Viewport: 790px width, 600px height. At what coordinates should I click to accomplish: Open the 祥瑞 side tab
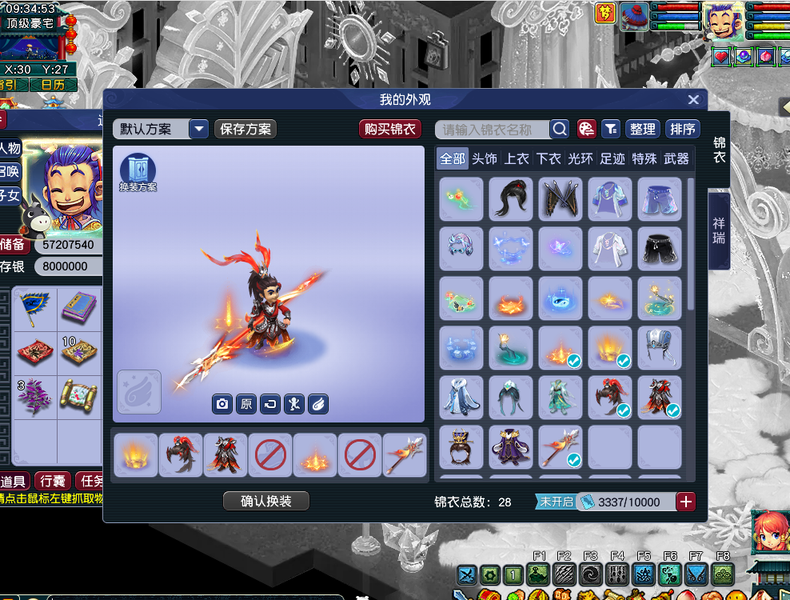719,231
